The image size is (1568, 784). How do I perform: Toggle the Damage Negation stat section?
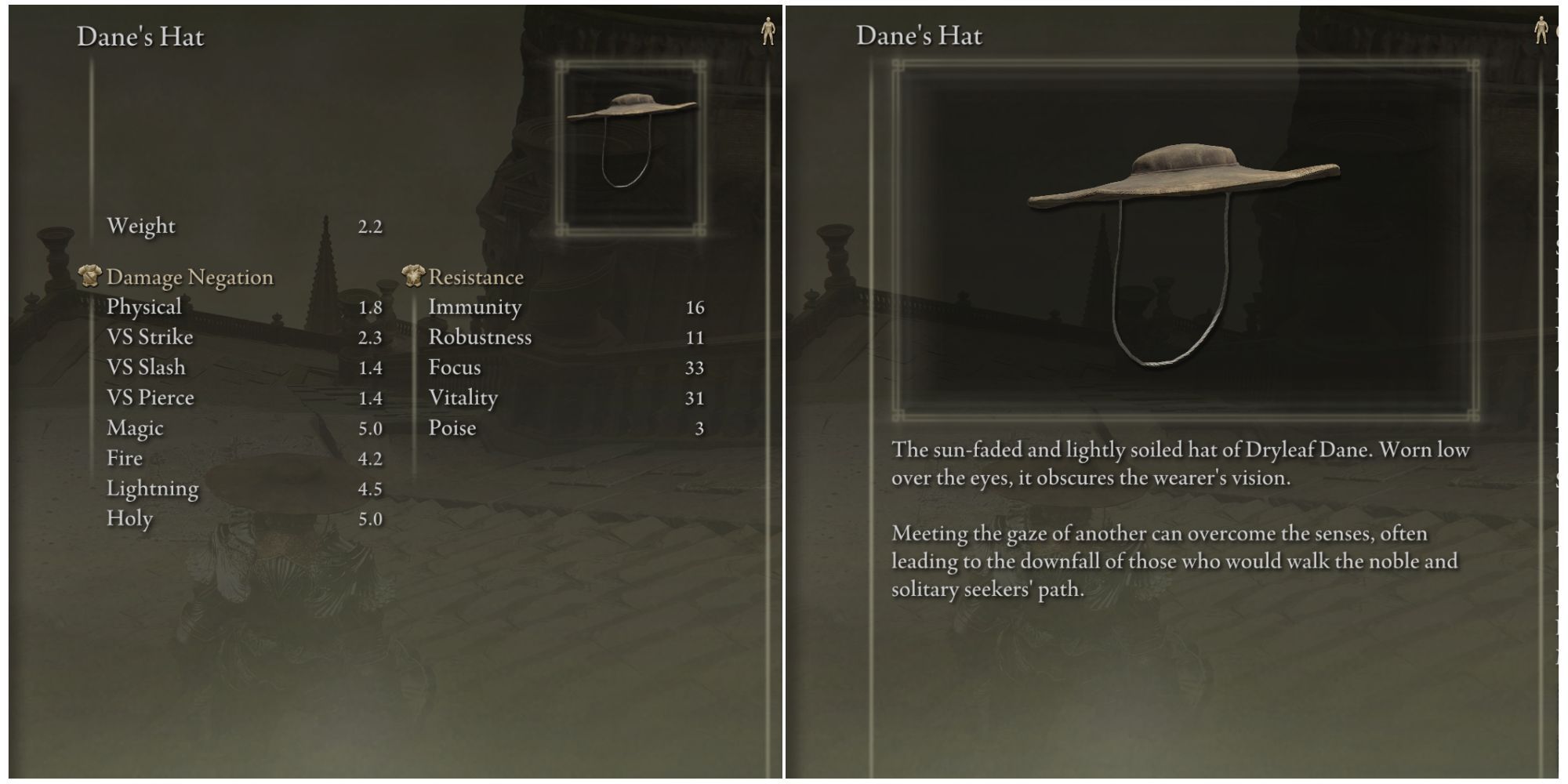pos(188,276)
